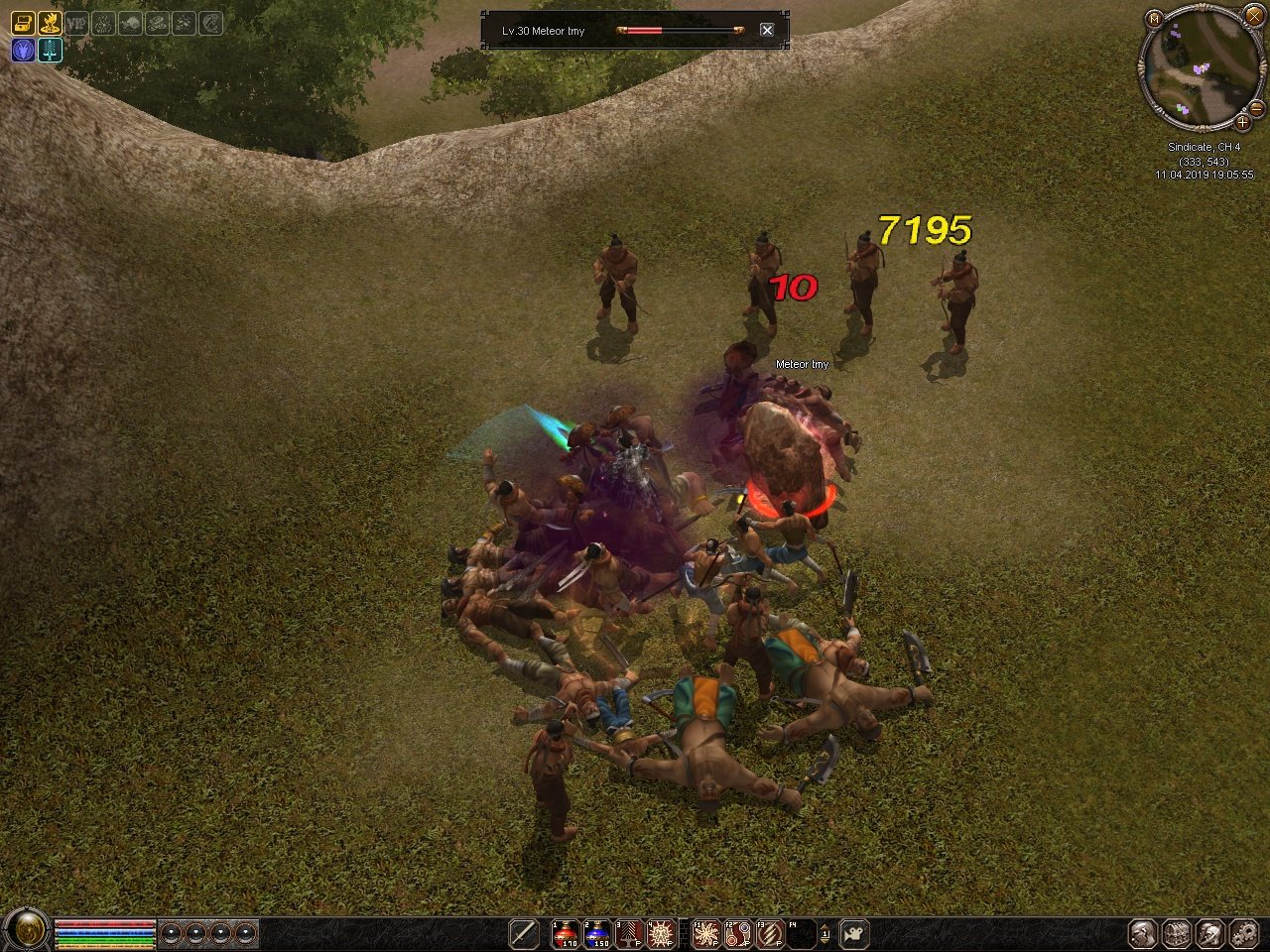Activate the F1 swirling blades skill
Viewport: 1270px width, 952px height.
pyautogui.click(x=705, y=933)
